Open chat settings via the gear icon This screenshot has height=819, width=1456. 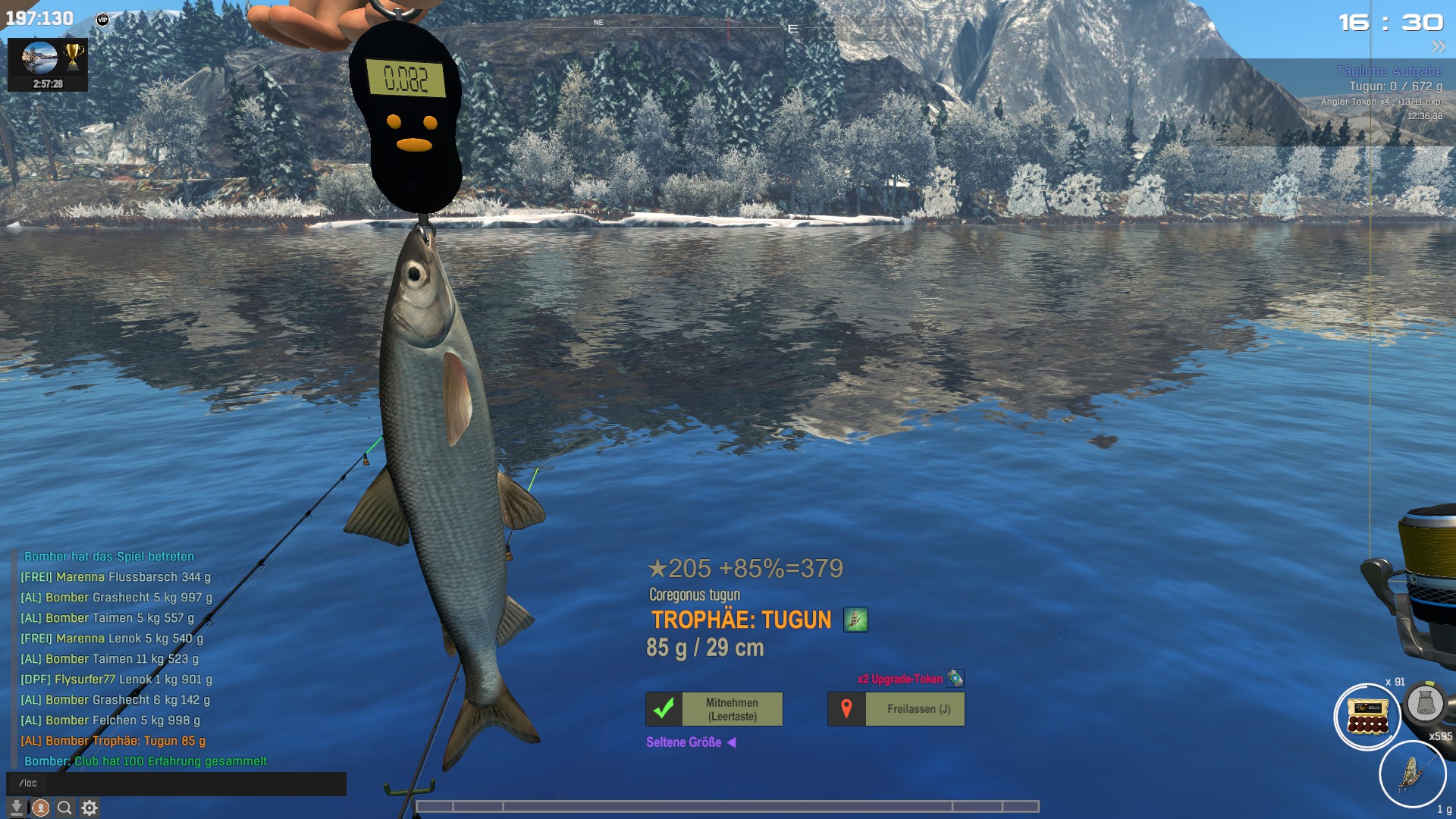[x=89, y=808]
